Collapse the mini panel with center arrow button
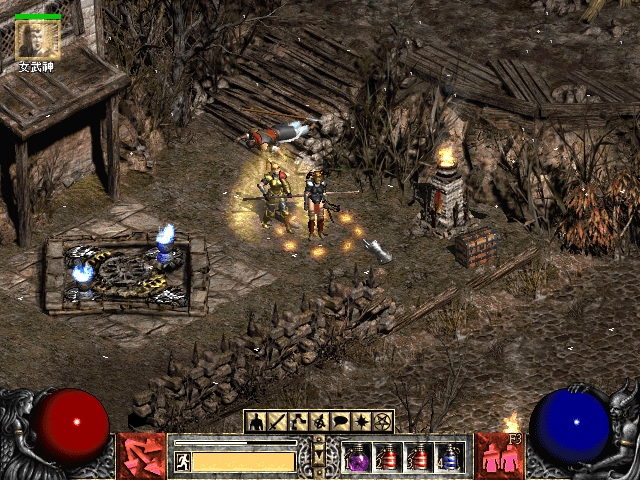 click(320, 455)
